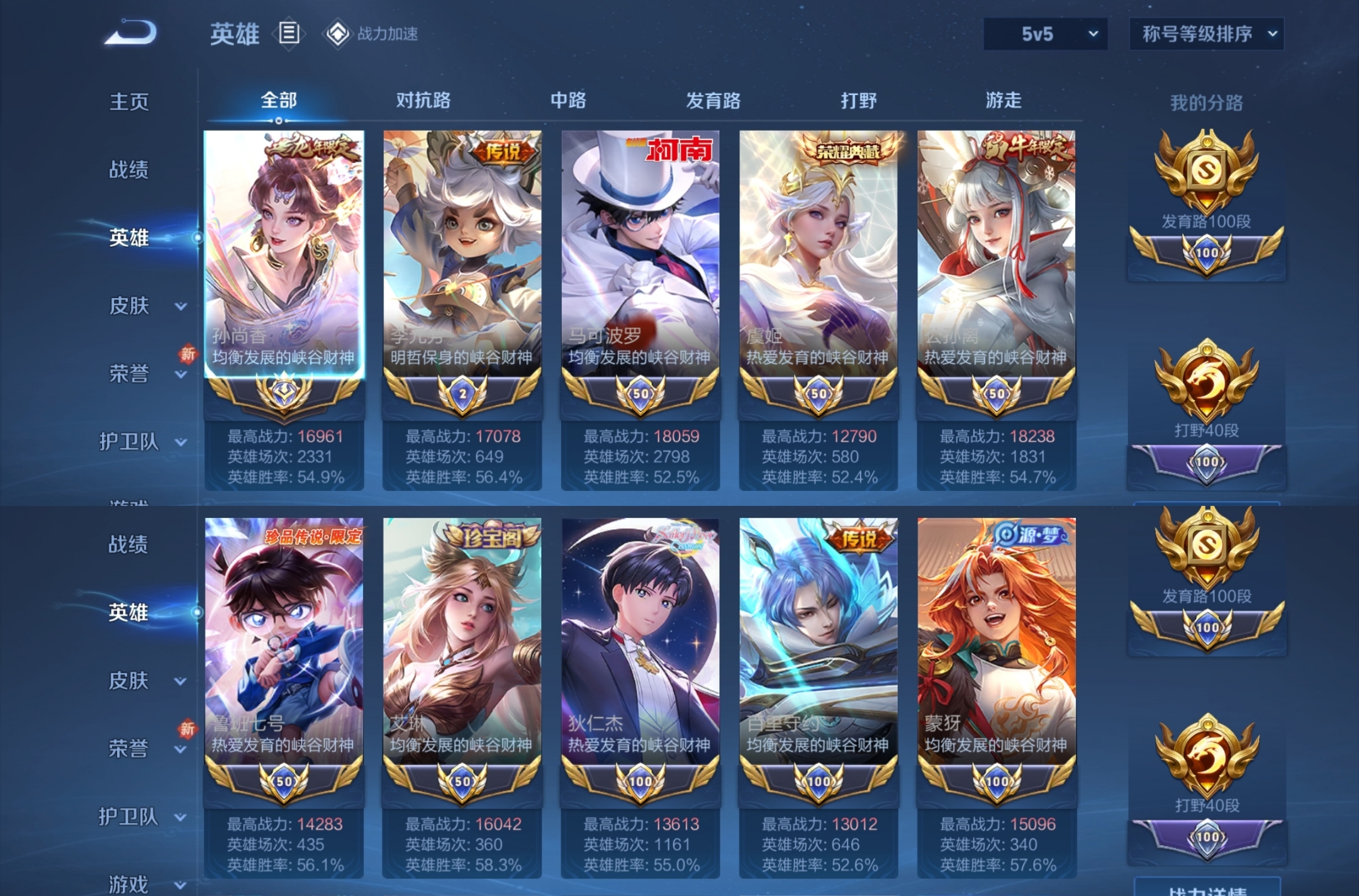Open 主页 from the sidebar

(129, 102)
